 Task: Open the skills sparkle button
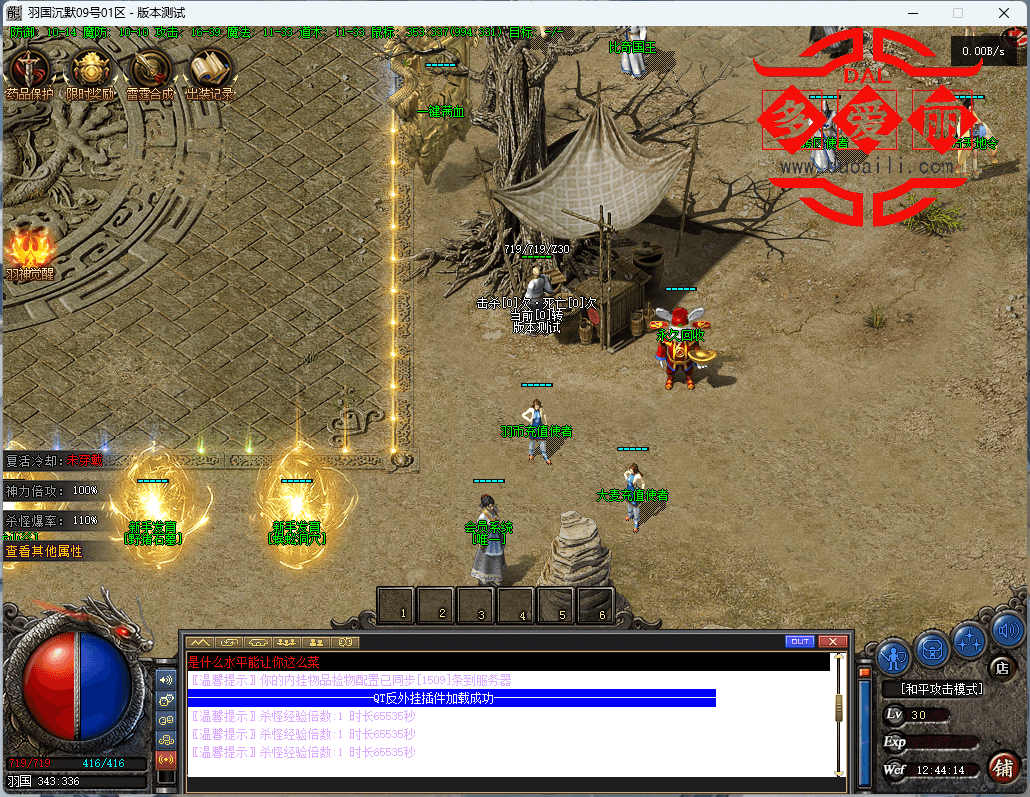point(969,640)
